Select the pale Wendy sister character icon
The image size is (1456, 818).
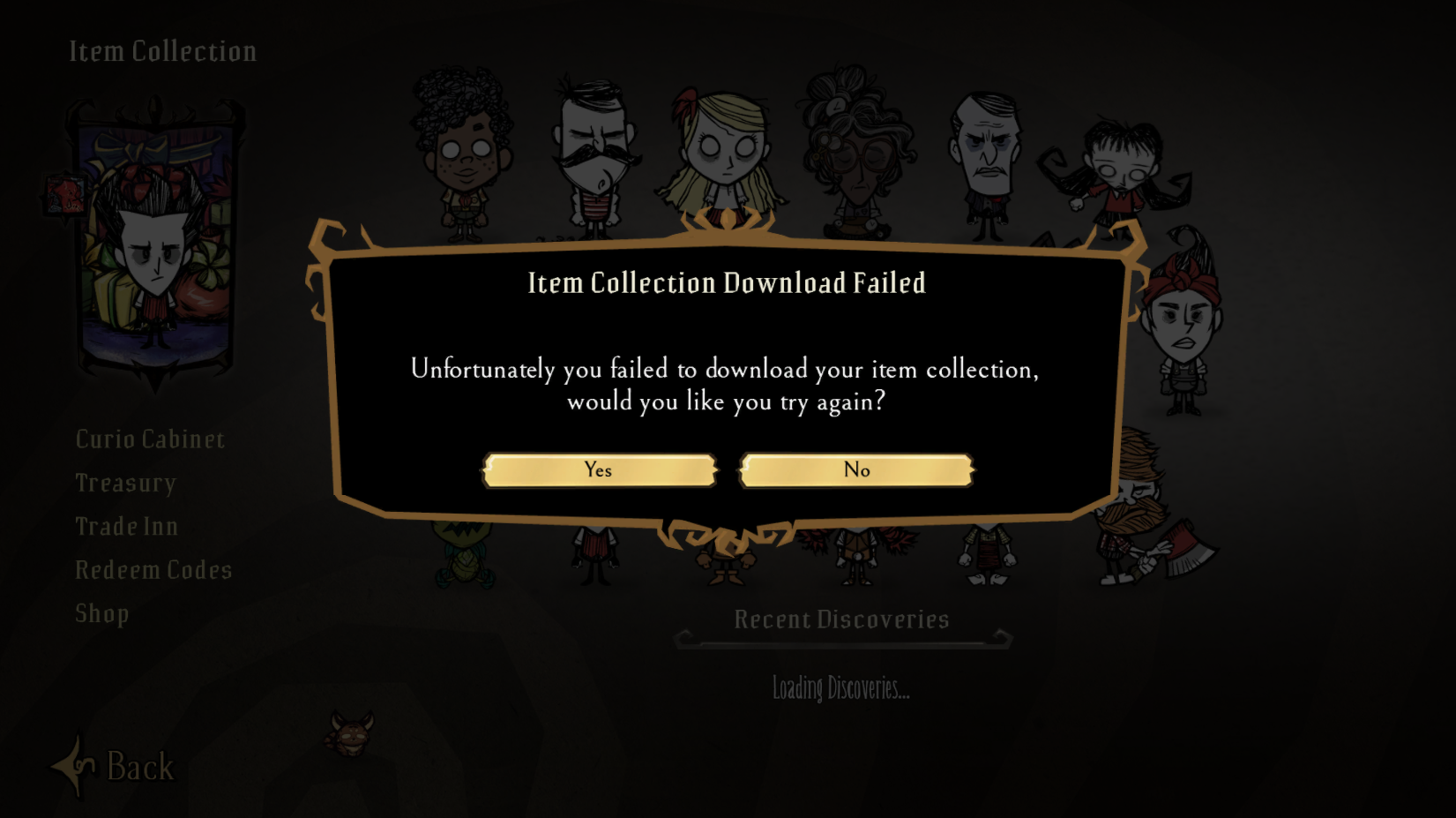(1120, 168)
